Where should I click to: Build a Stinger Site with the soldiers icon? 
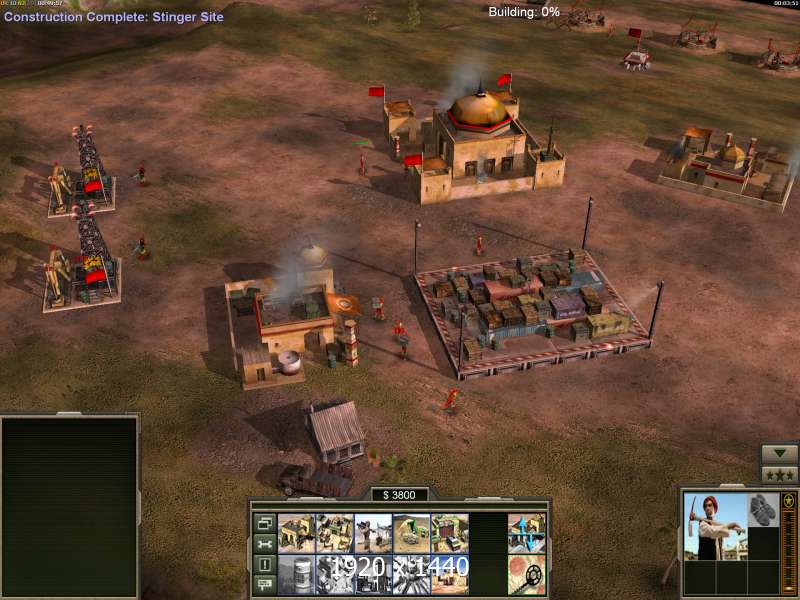coord(374,533)
